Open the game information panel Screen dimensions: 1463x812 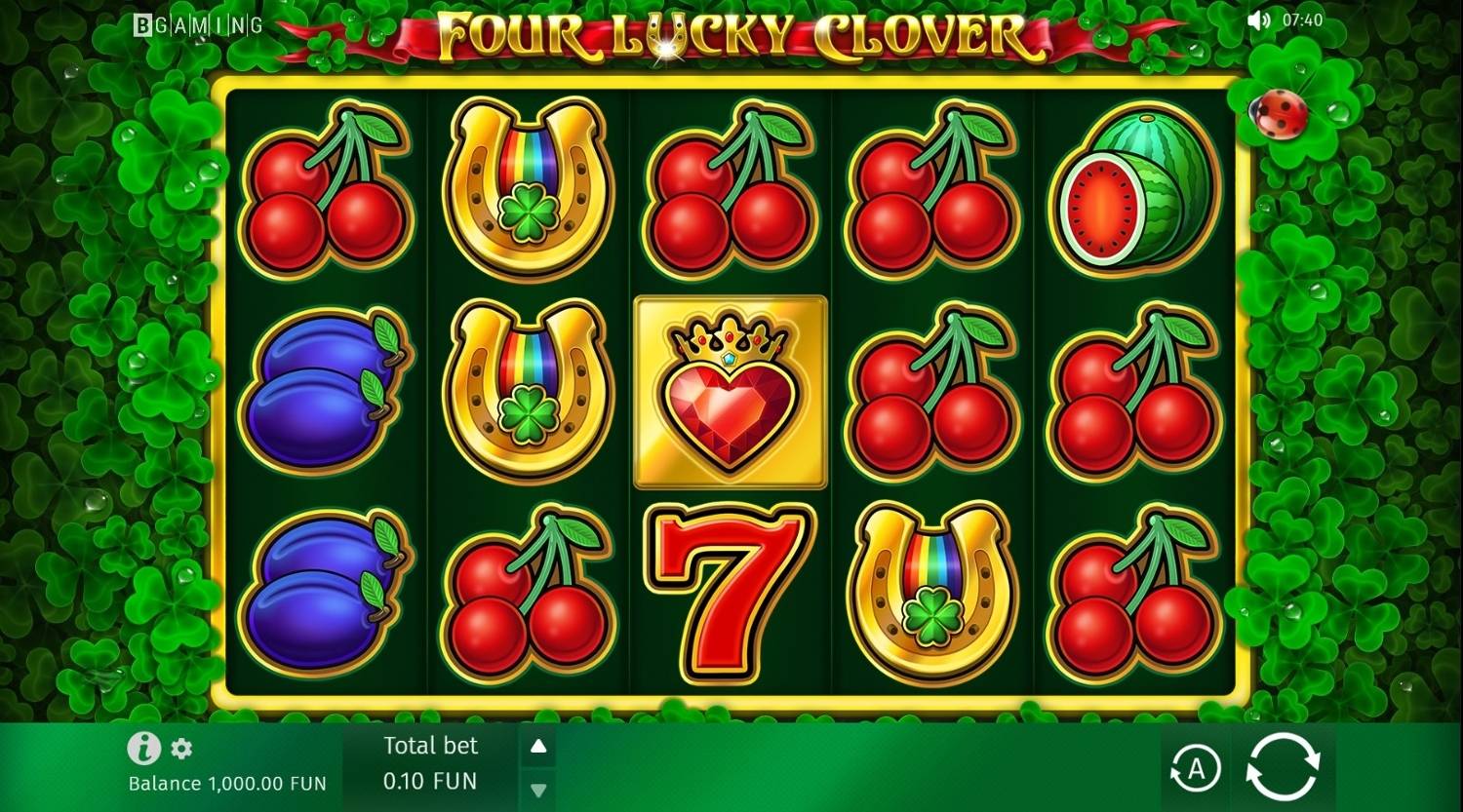142,751
